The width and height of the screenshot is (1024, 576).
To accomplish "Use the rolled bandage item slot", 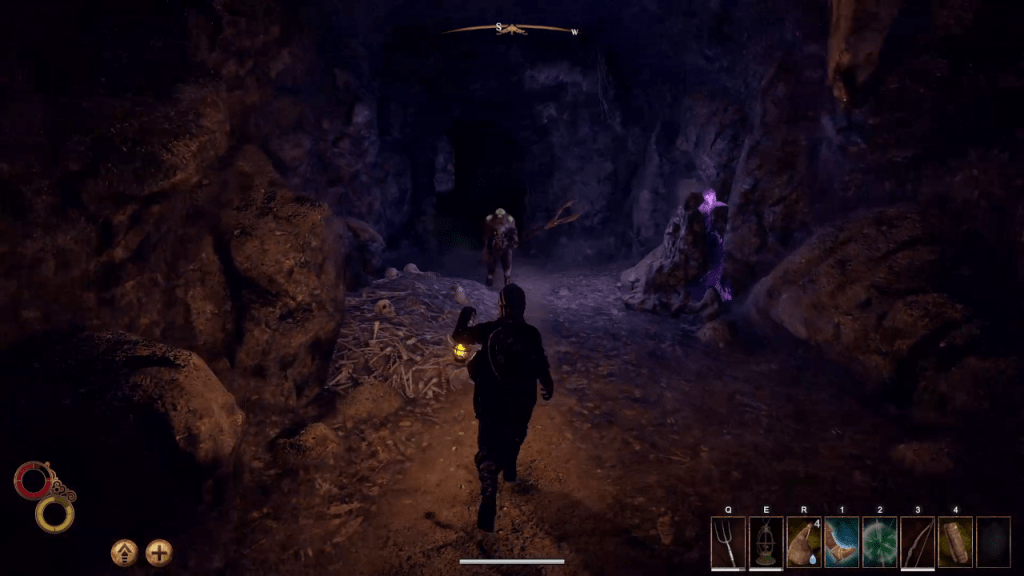I will (x=955, y=541).
